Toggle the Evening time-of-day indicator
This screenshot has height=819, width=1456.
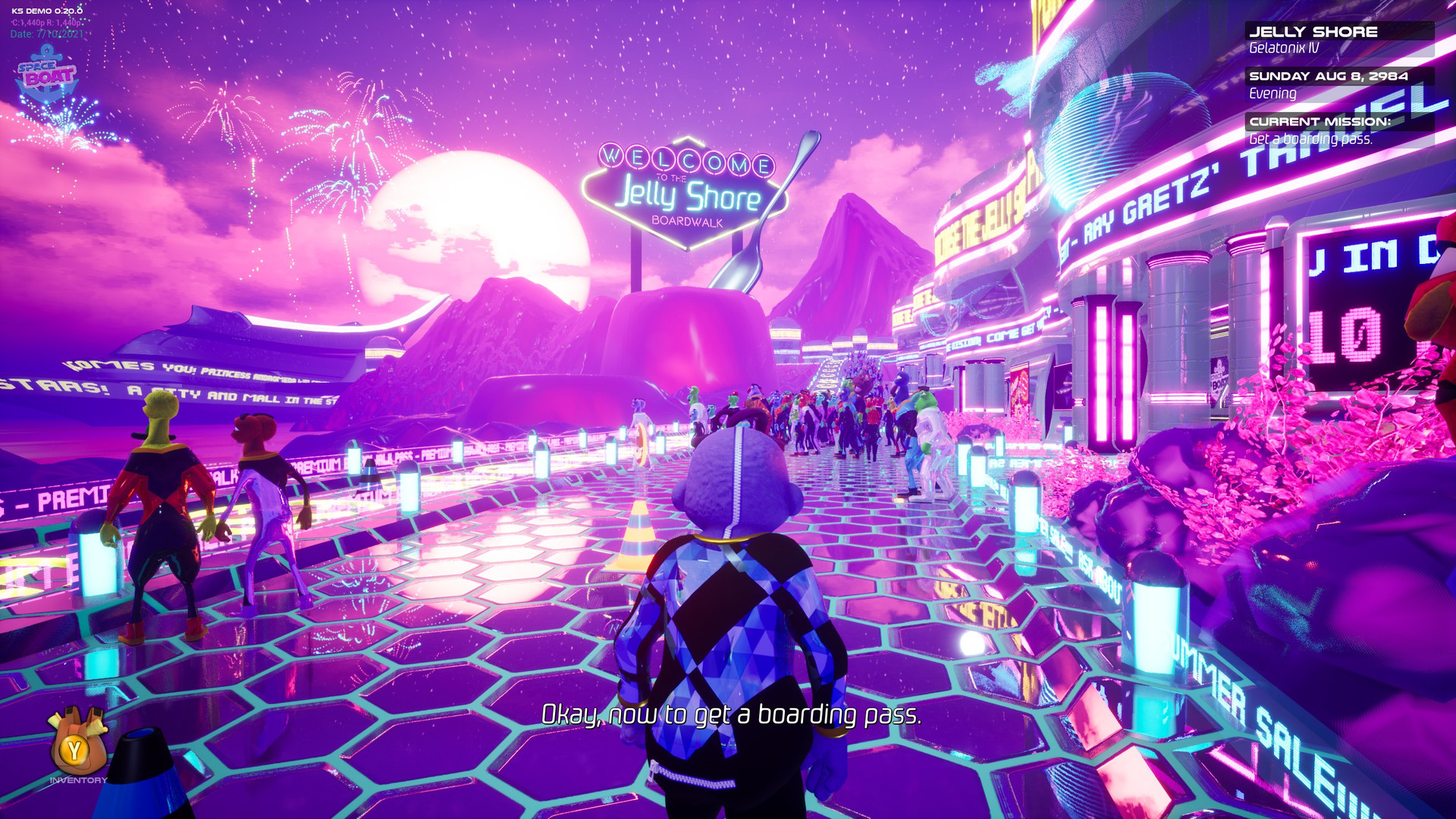click(1271, 93)
